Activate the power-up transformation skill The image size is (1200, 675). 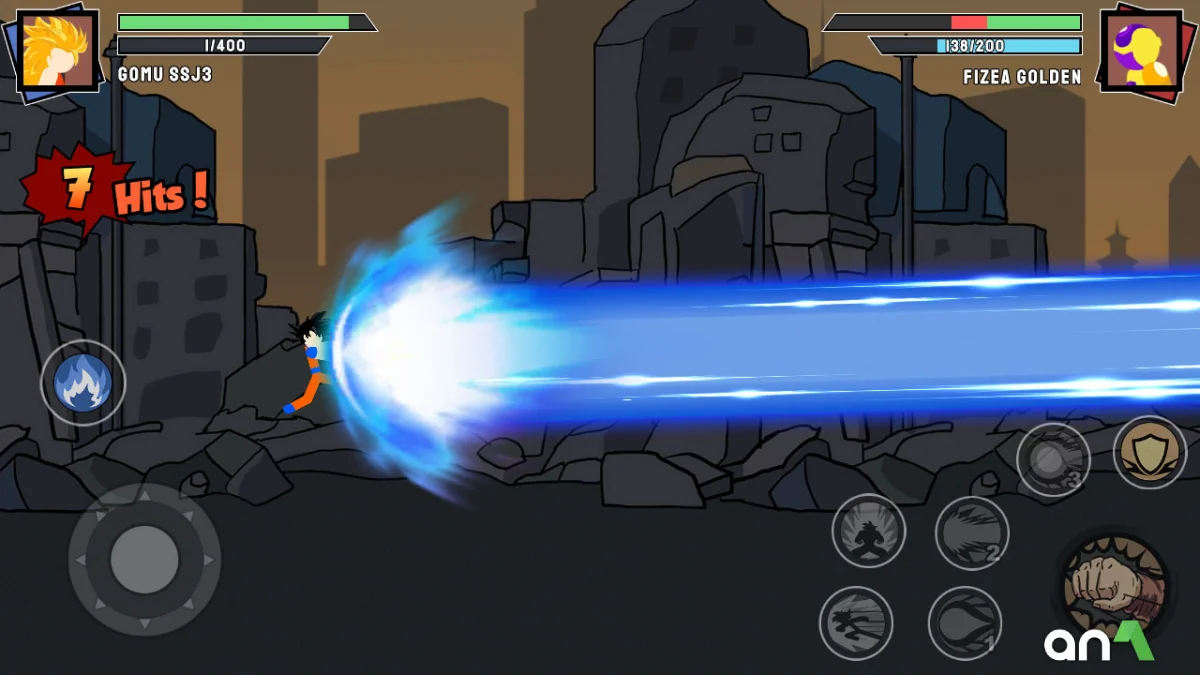(868, 531)
